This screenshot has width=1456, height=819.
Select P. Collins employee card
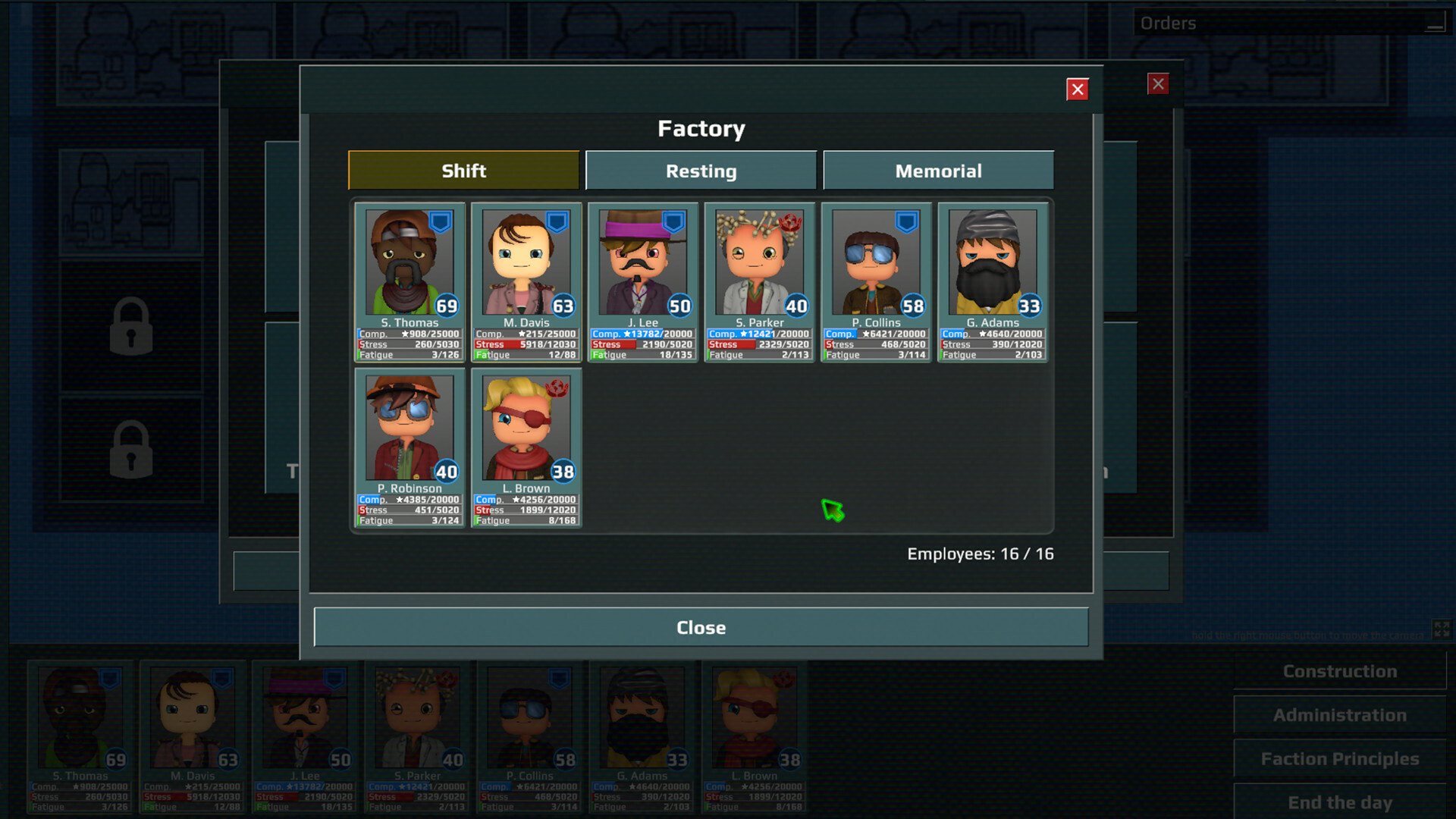tap(876, 281)
